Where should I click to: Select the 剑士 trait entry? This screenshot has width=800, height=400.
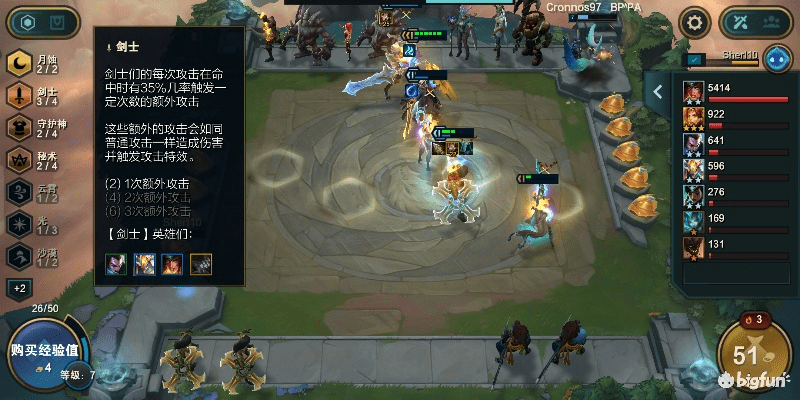click(x=34, y=95)
